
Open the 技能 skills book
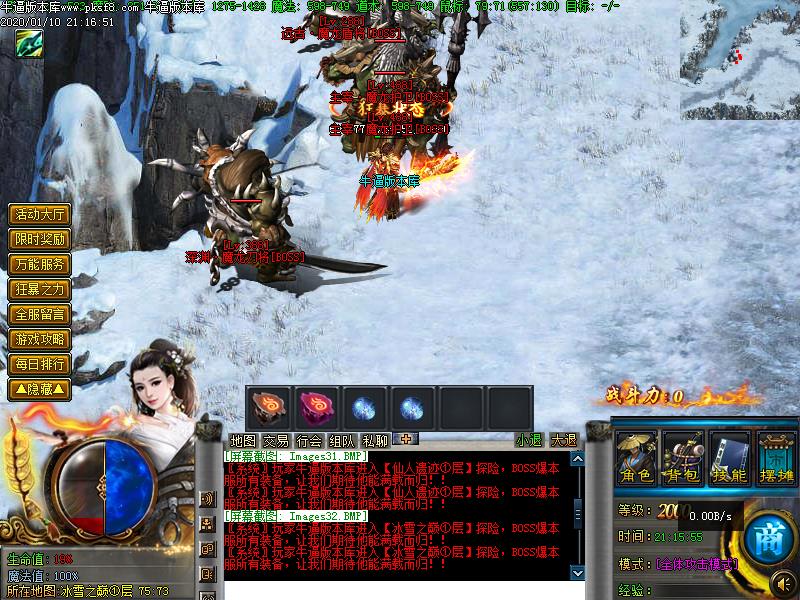pyautogui.click(x=729, y=459)
